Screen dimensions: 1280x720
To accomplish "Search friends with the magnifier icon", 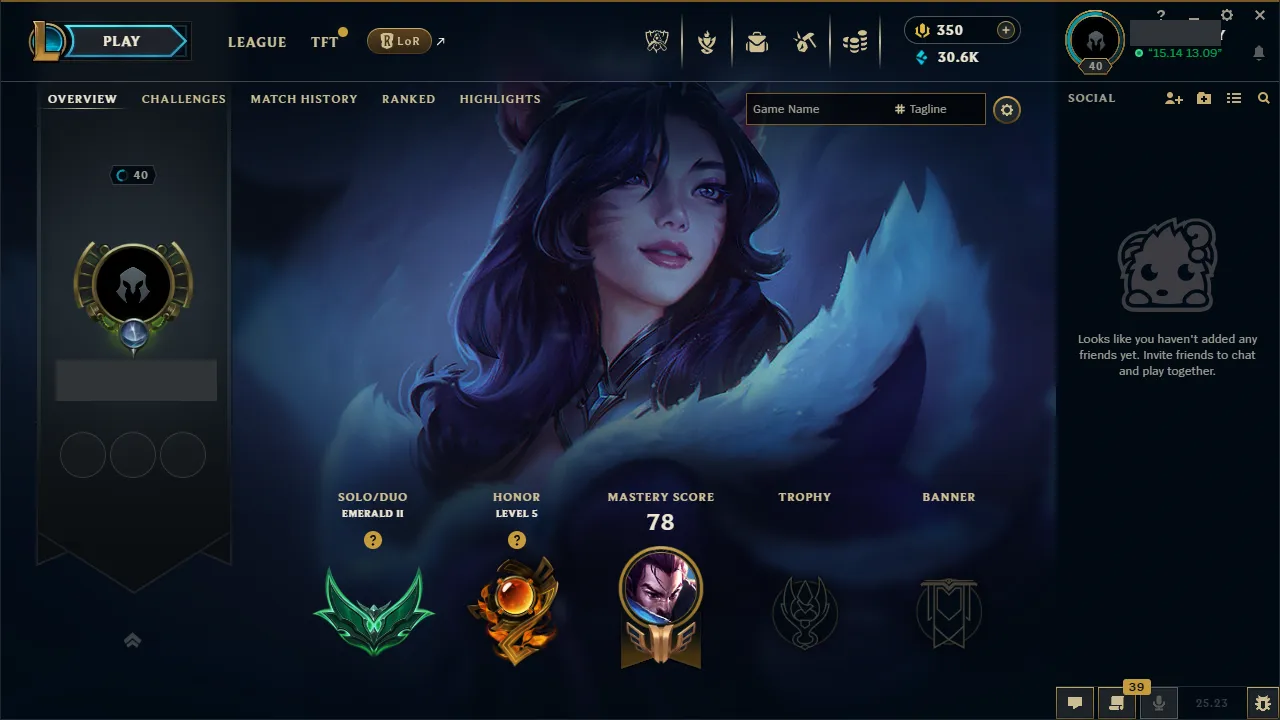I will [1263, 98].
